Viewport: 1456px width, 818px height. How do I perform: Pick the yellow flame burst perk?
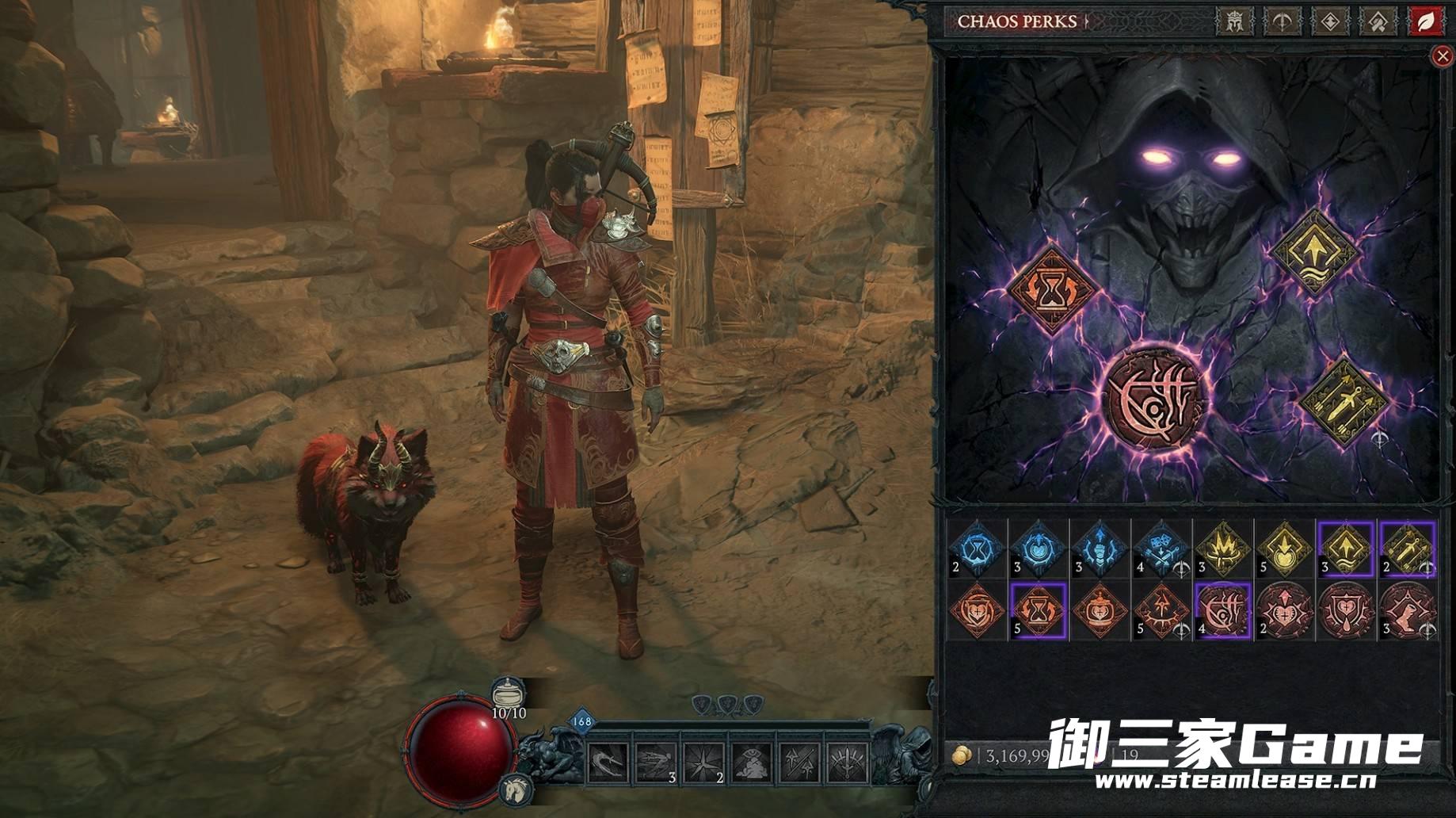click(1222, 548)
